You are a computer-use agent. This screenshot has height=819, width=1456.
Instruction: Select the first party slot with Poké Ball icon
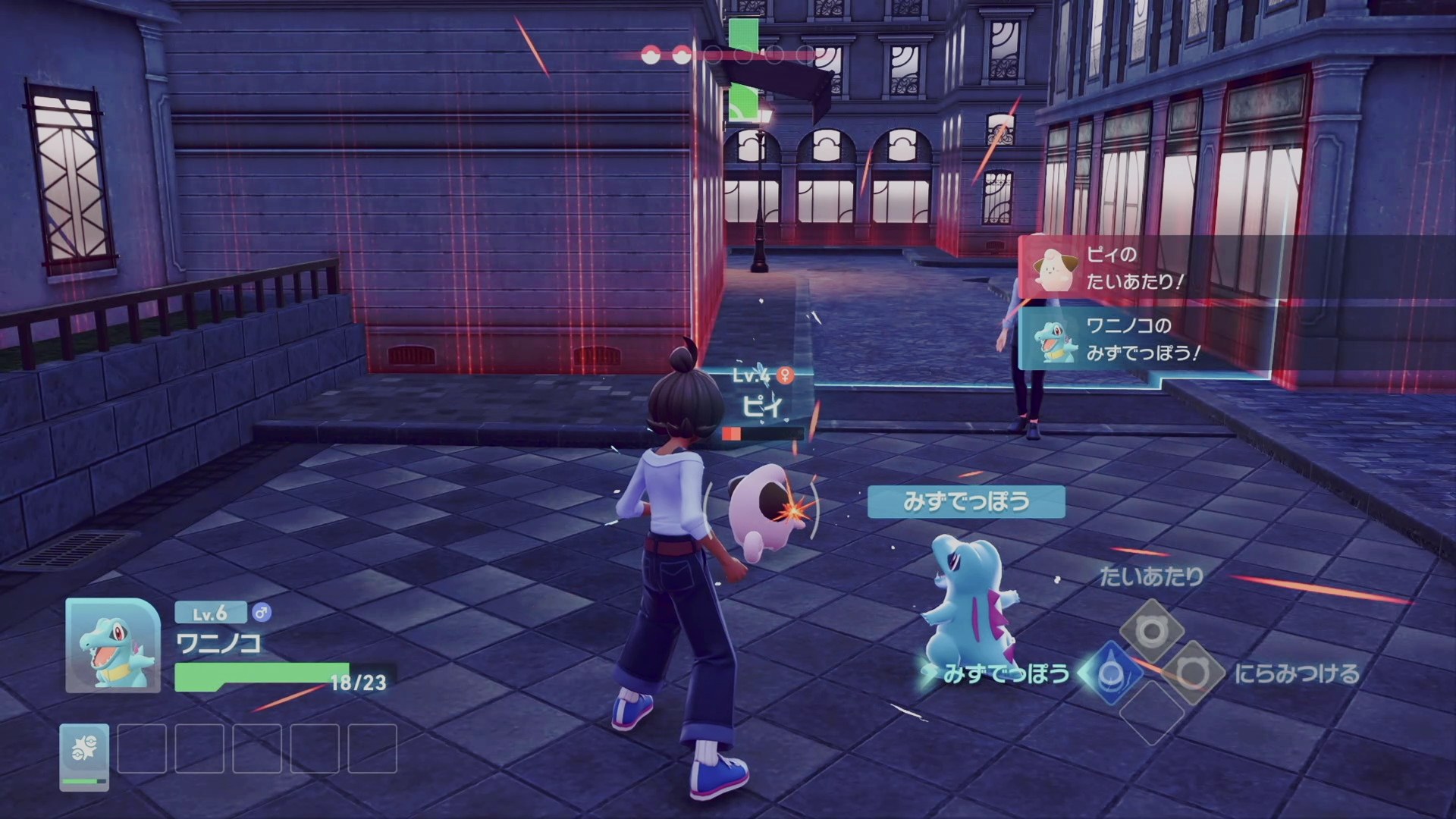coord(84,755)
